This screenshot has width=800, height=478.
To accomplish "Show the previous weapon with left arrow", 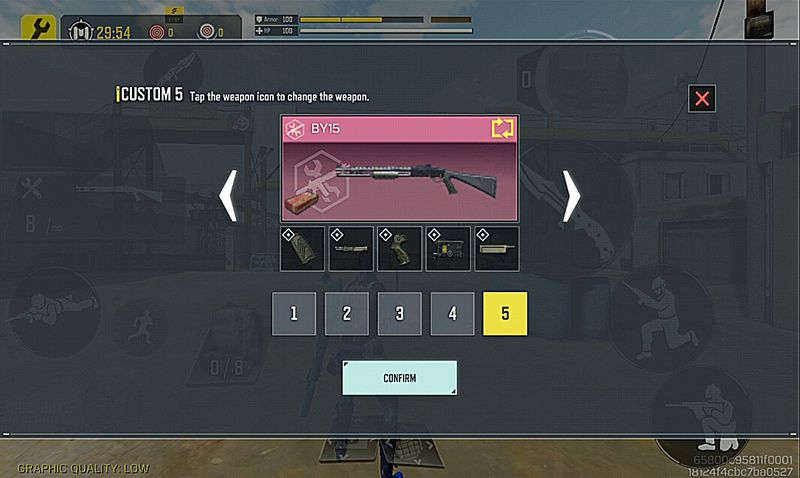I will point(228,194).
